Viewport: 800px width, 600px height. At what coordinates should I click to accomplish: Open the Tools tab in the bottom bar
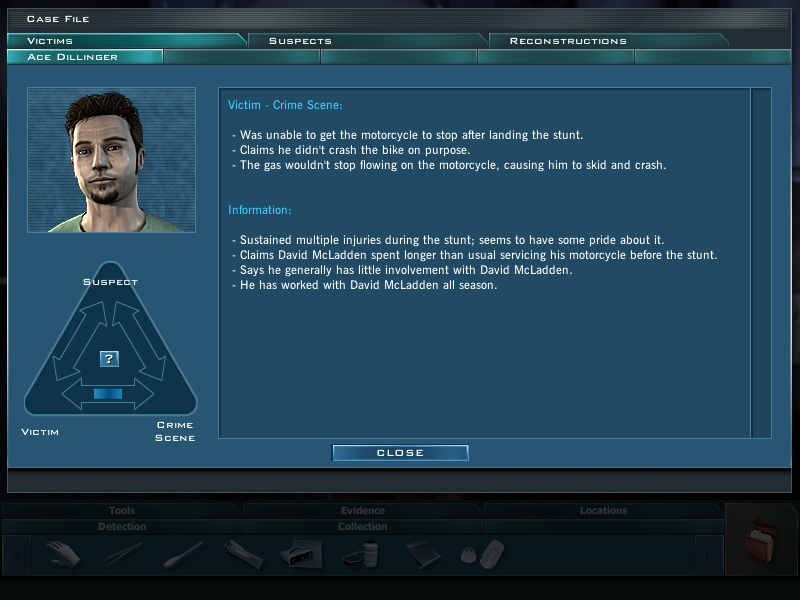[122, 511]
